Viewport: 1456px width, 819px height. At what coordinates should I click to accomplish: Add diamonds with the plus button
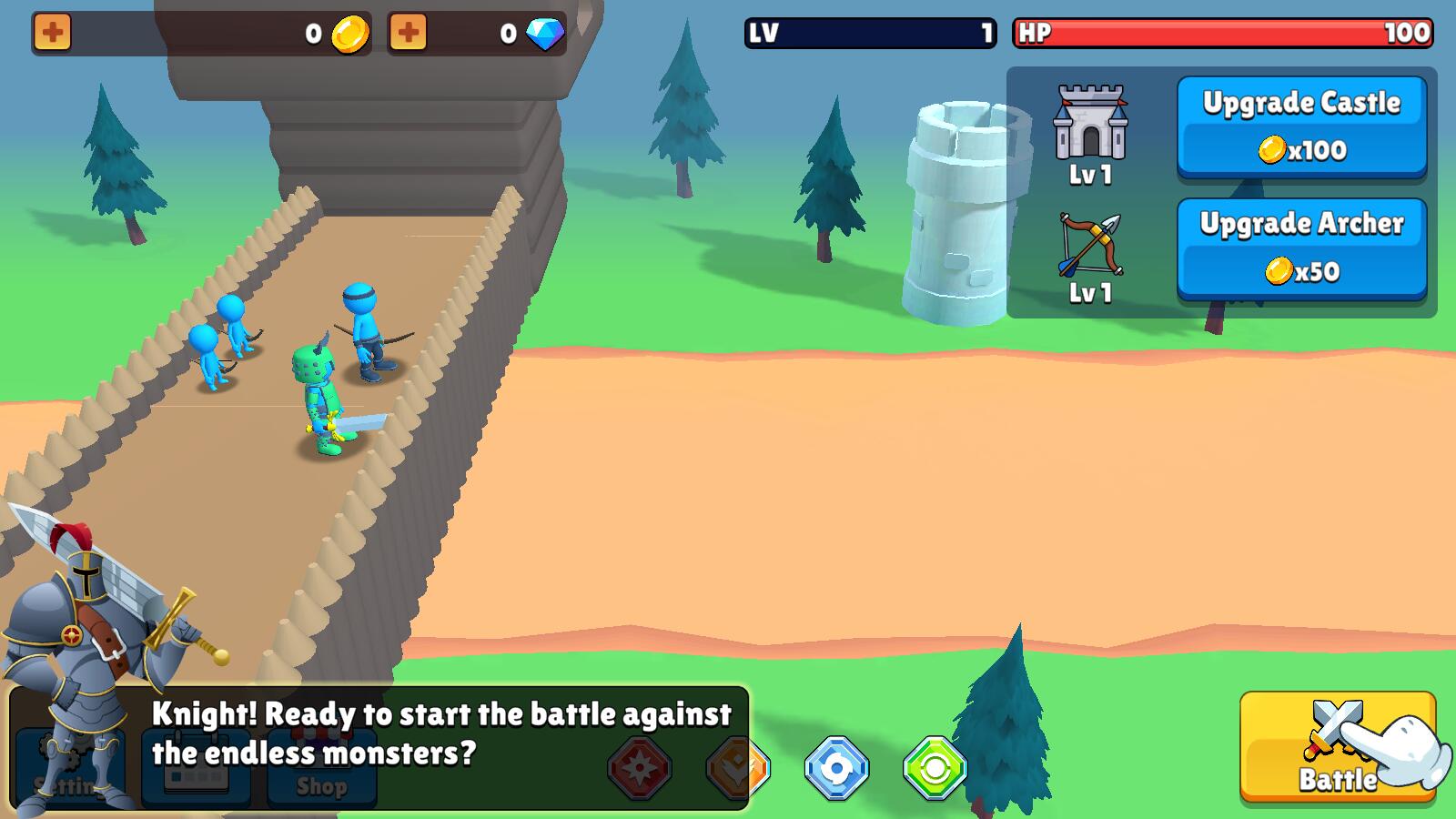point(408,34)
